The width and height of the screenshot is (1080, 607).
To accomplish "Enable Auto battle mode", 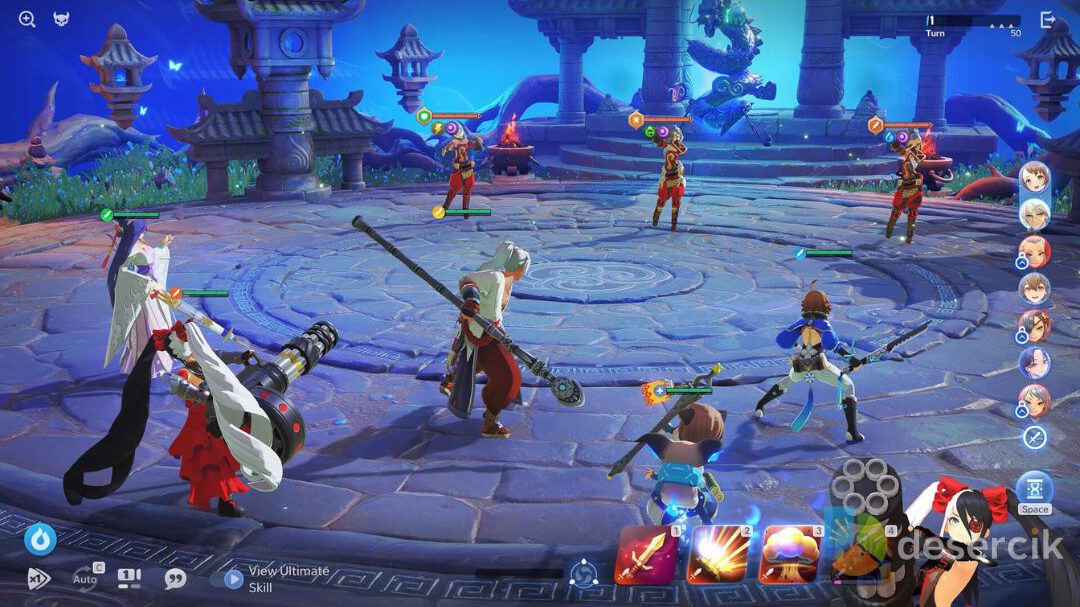I will tap(85, 577).
